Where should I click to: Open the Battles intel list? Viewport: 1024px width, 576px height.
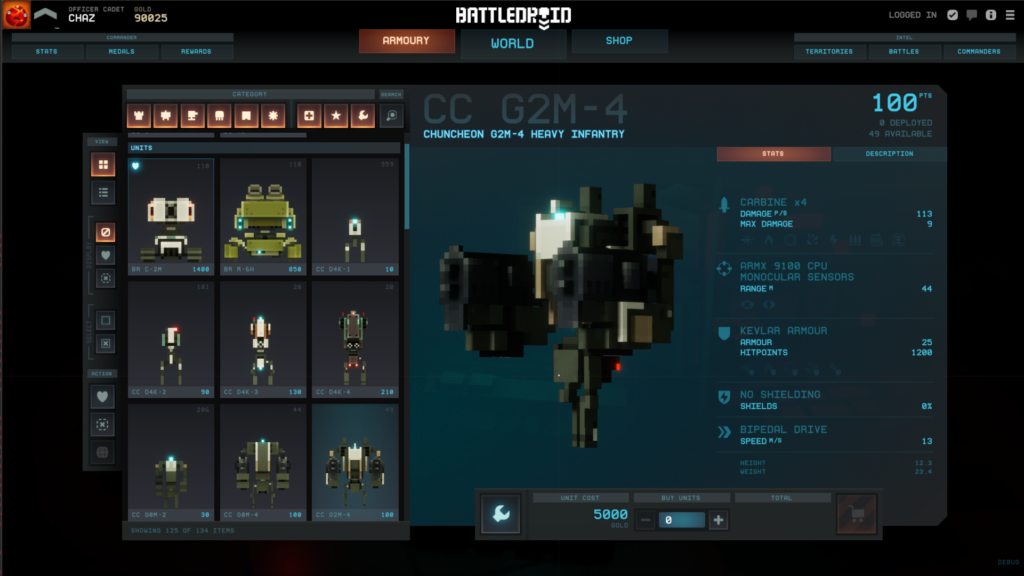coord(903,52)
